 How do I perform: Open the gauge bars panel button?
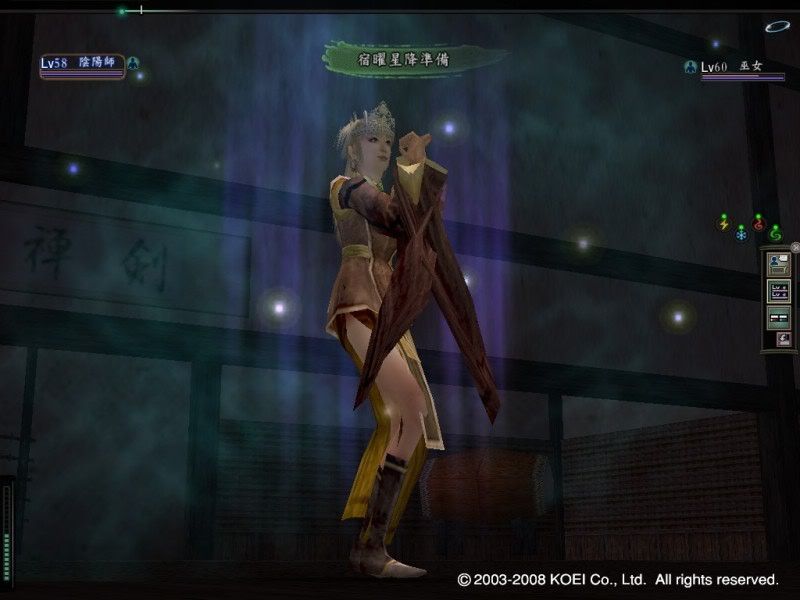pos(778,317)
